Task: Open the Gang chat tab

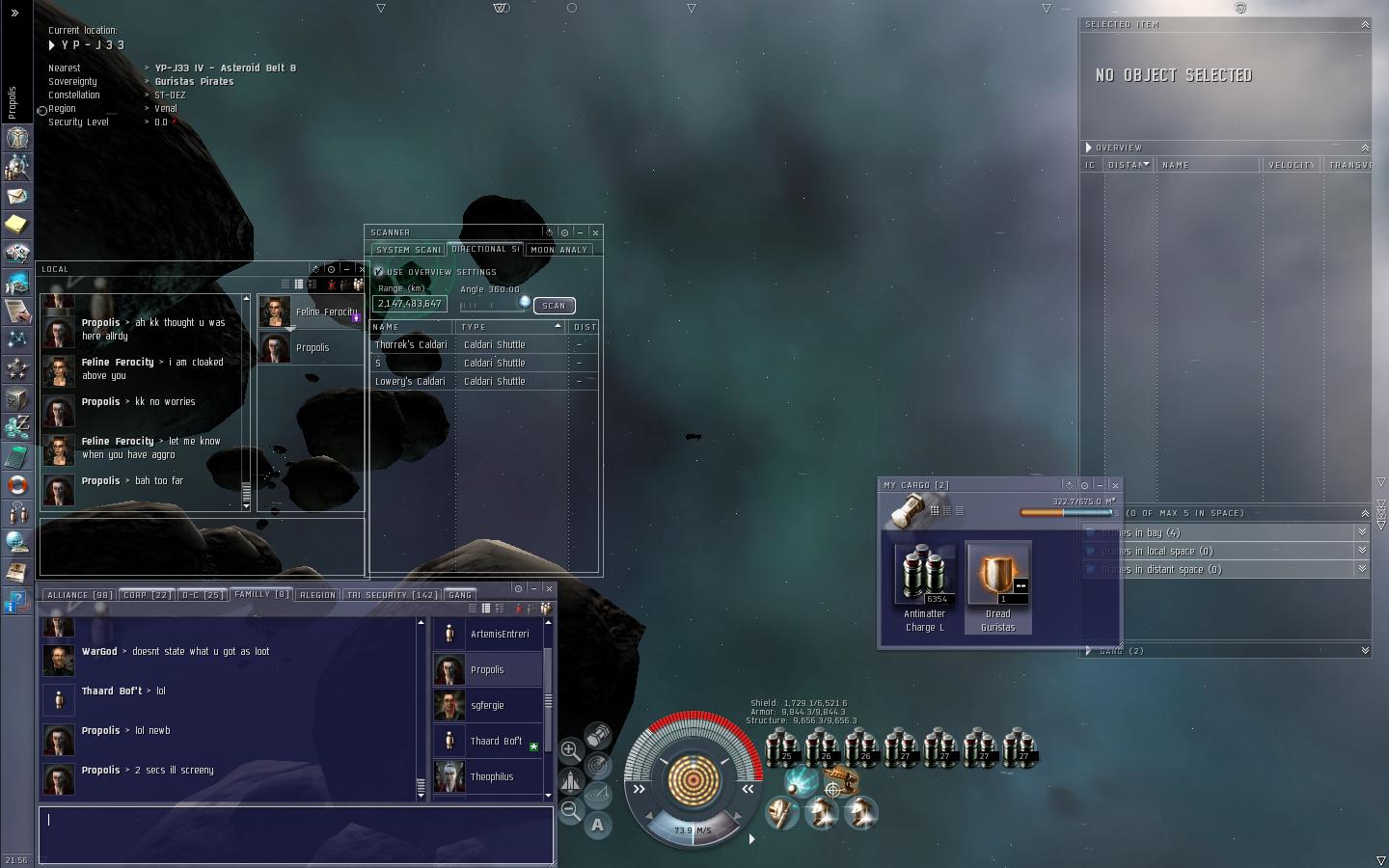Action: pyautogui.click(x=460, y=595)
